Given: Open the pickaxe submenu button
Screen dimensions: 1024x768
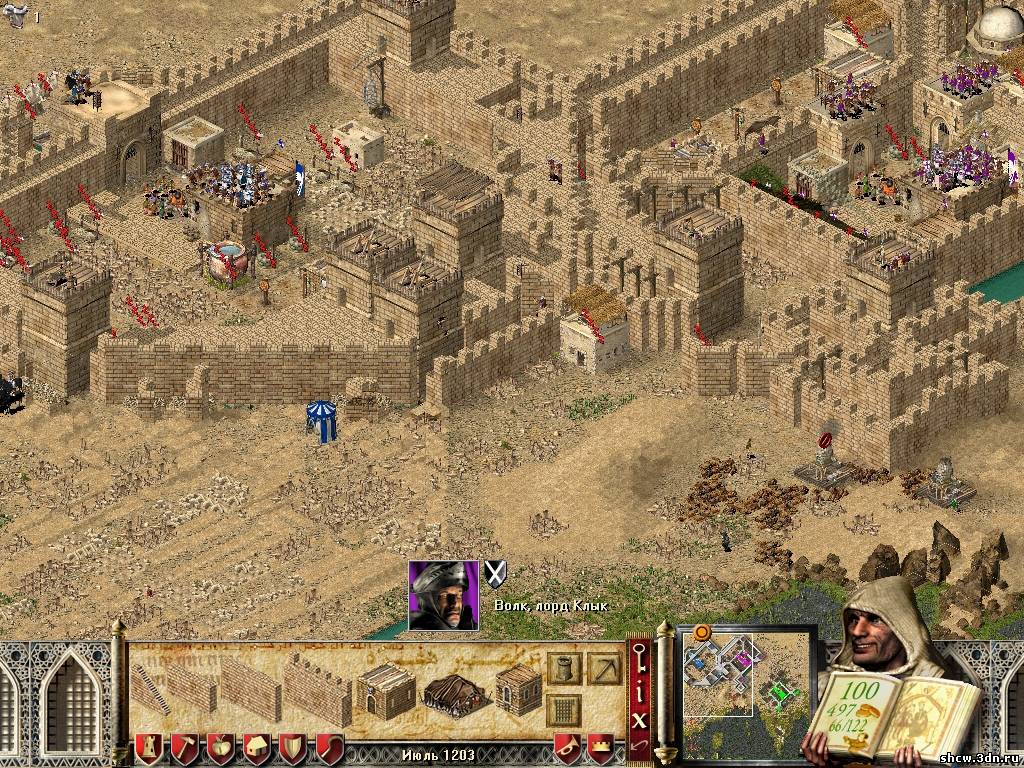Looking at the screenshot, I should point(604,668).
